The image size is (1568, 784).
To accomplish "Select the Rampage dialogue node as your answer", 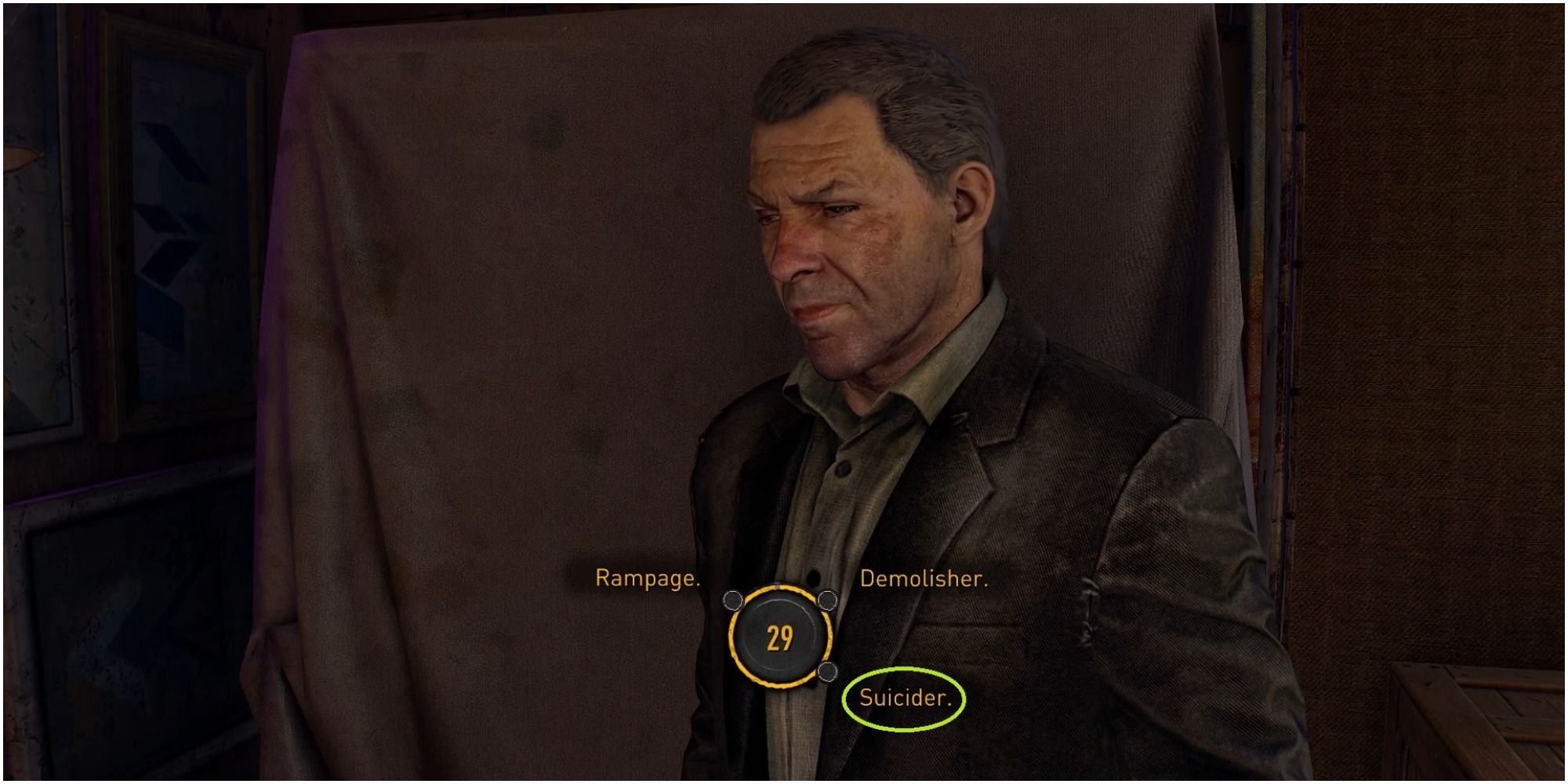I will point(732,599).
